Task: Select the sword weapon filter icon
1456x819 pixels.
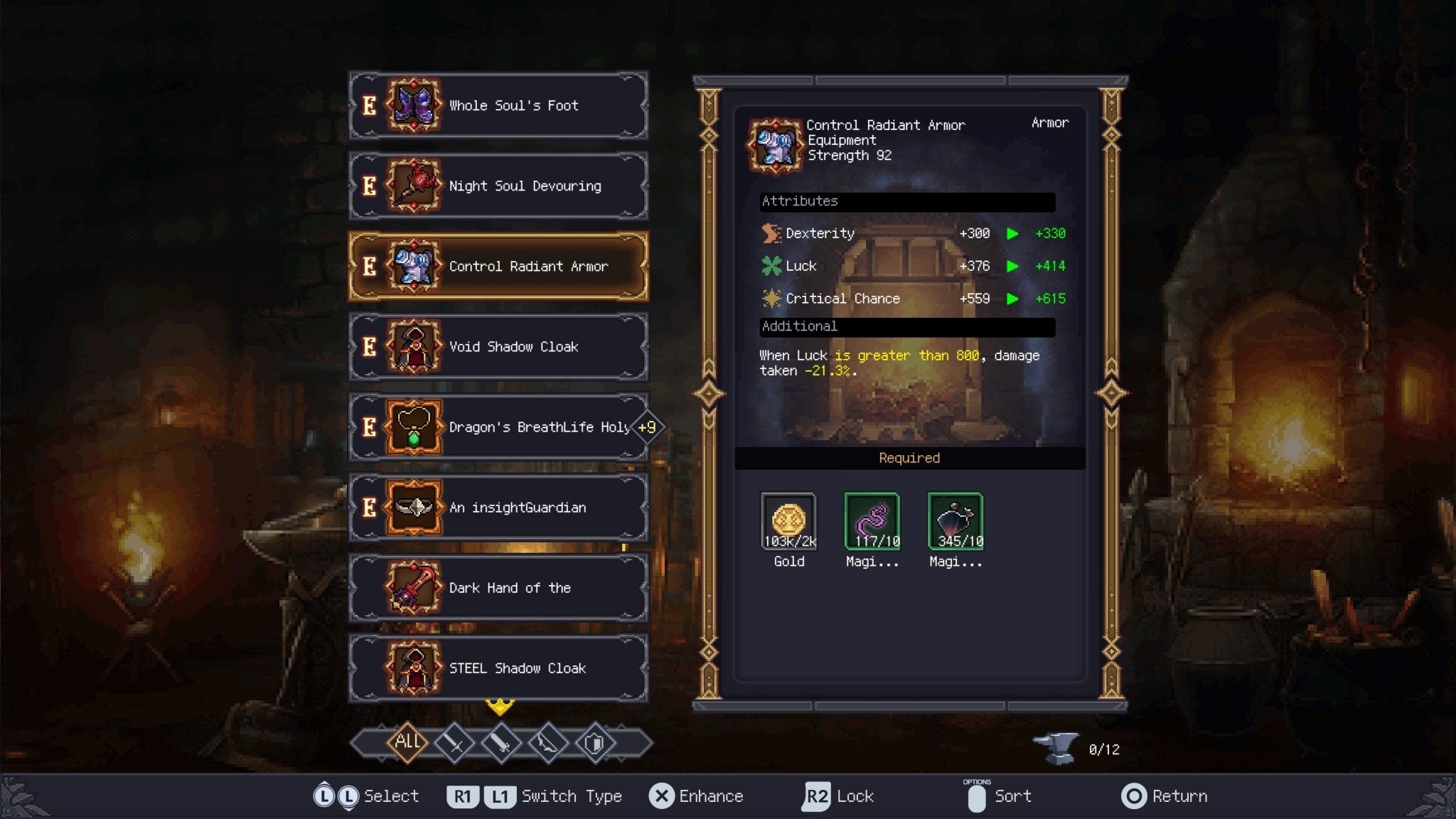Action: tap(455, 743)
